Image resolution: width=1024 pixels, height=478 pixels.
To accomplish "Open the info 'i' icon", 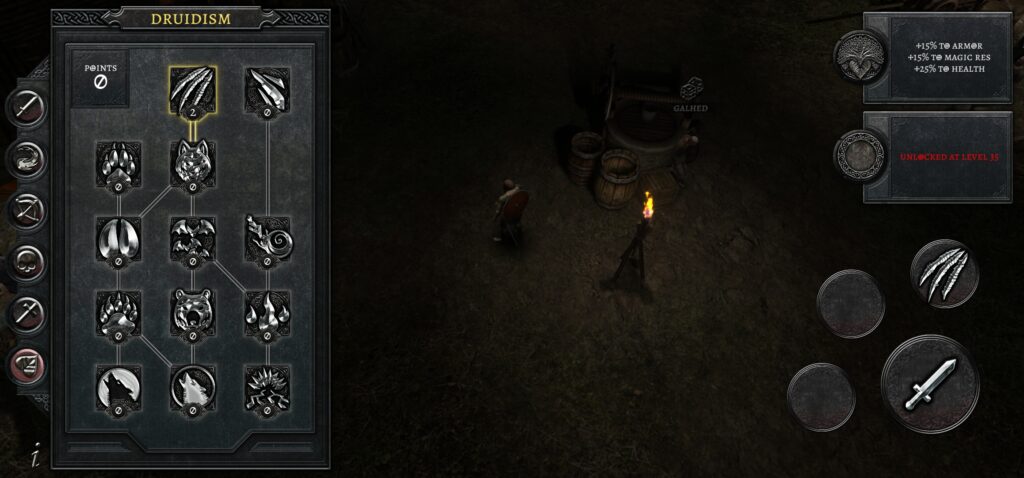I will tap(35, 456).
